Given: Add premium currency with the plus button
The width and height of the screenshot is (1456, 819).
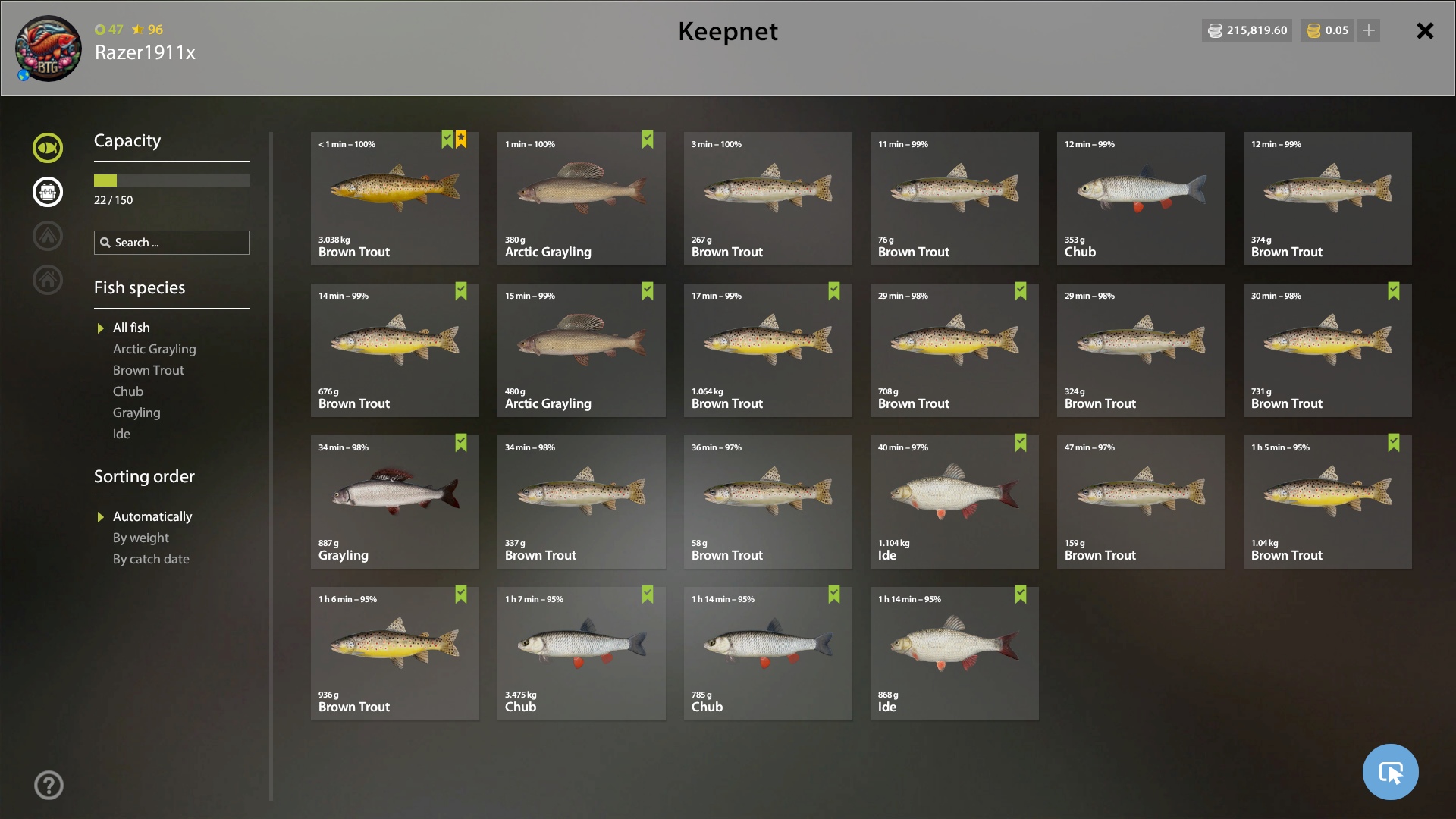Looking at the screenshot, I should coord(1369,30).
